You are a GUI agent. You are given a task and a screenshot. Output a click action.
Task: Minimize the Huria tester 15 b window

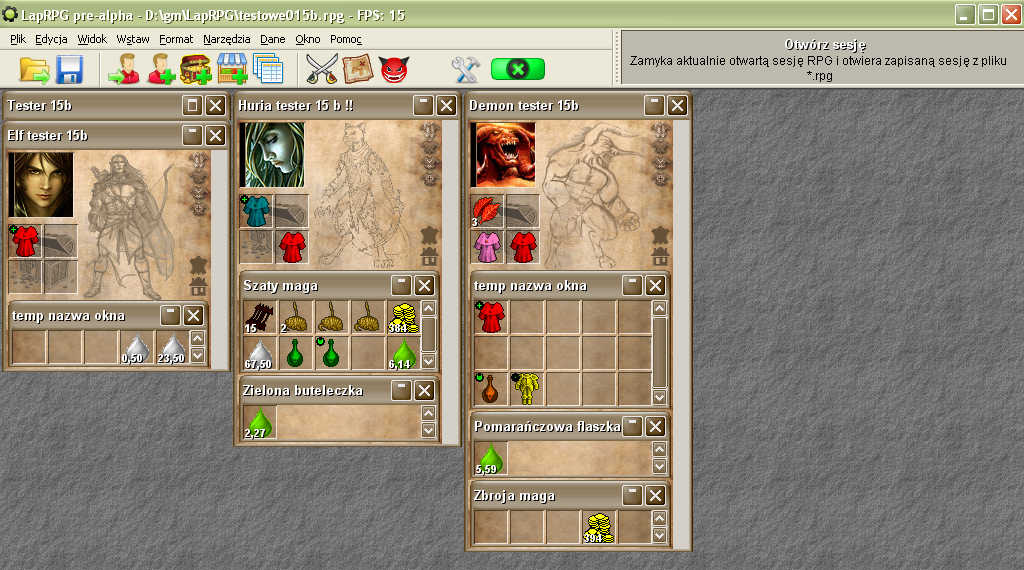click(x=423, y=106)
